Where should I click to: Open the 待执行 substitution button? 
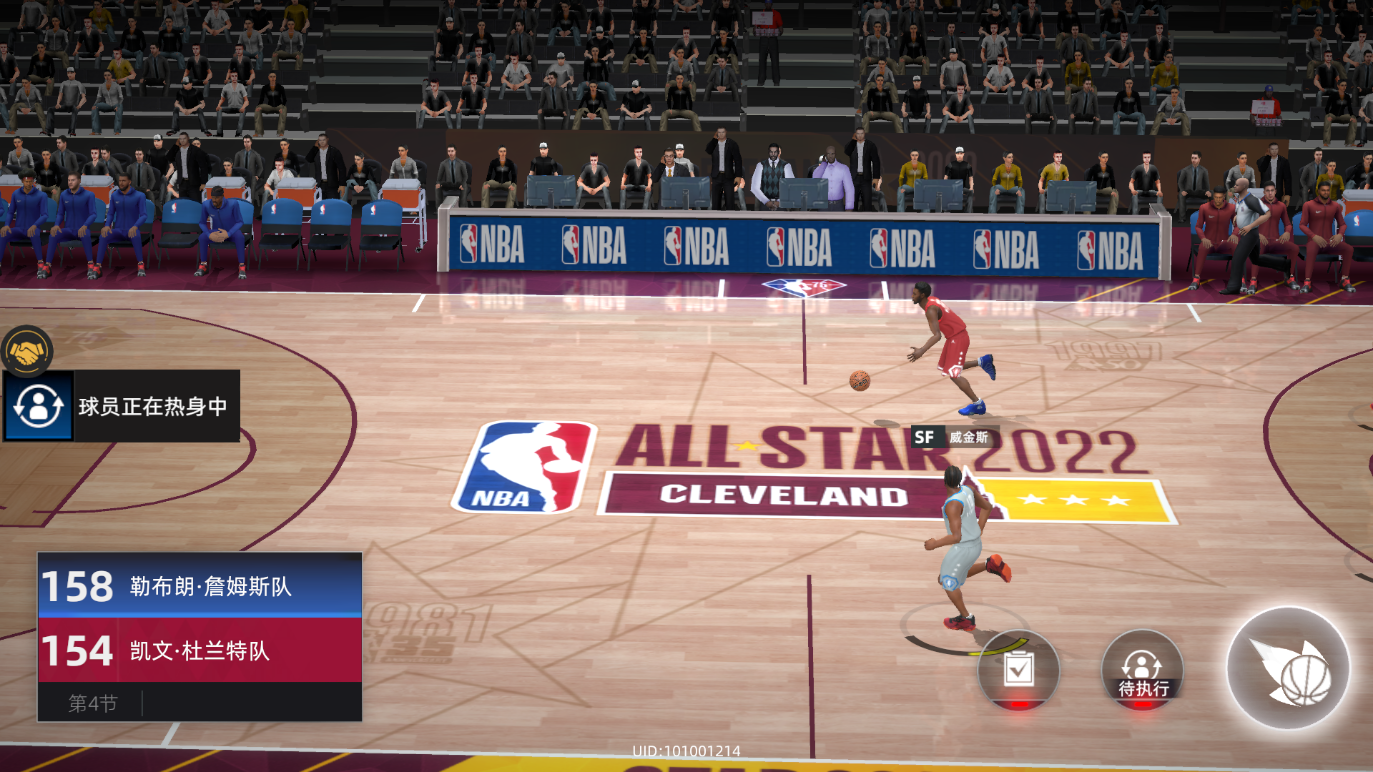coord(1142,670)
